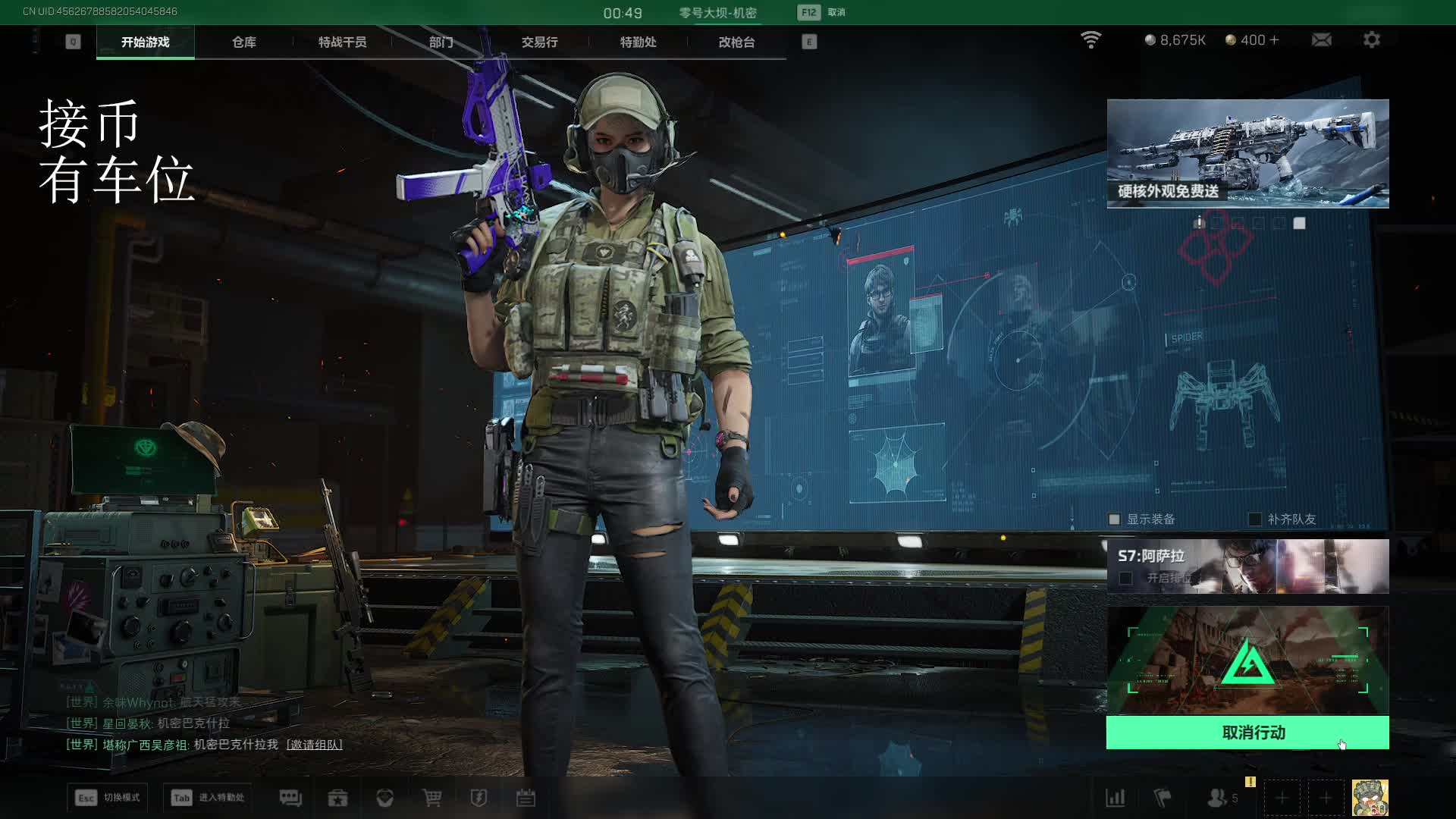Open the 特战干员 tab
1456x819 pixels.
point(342,42)
